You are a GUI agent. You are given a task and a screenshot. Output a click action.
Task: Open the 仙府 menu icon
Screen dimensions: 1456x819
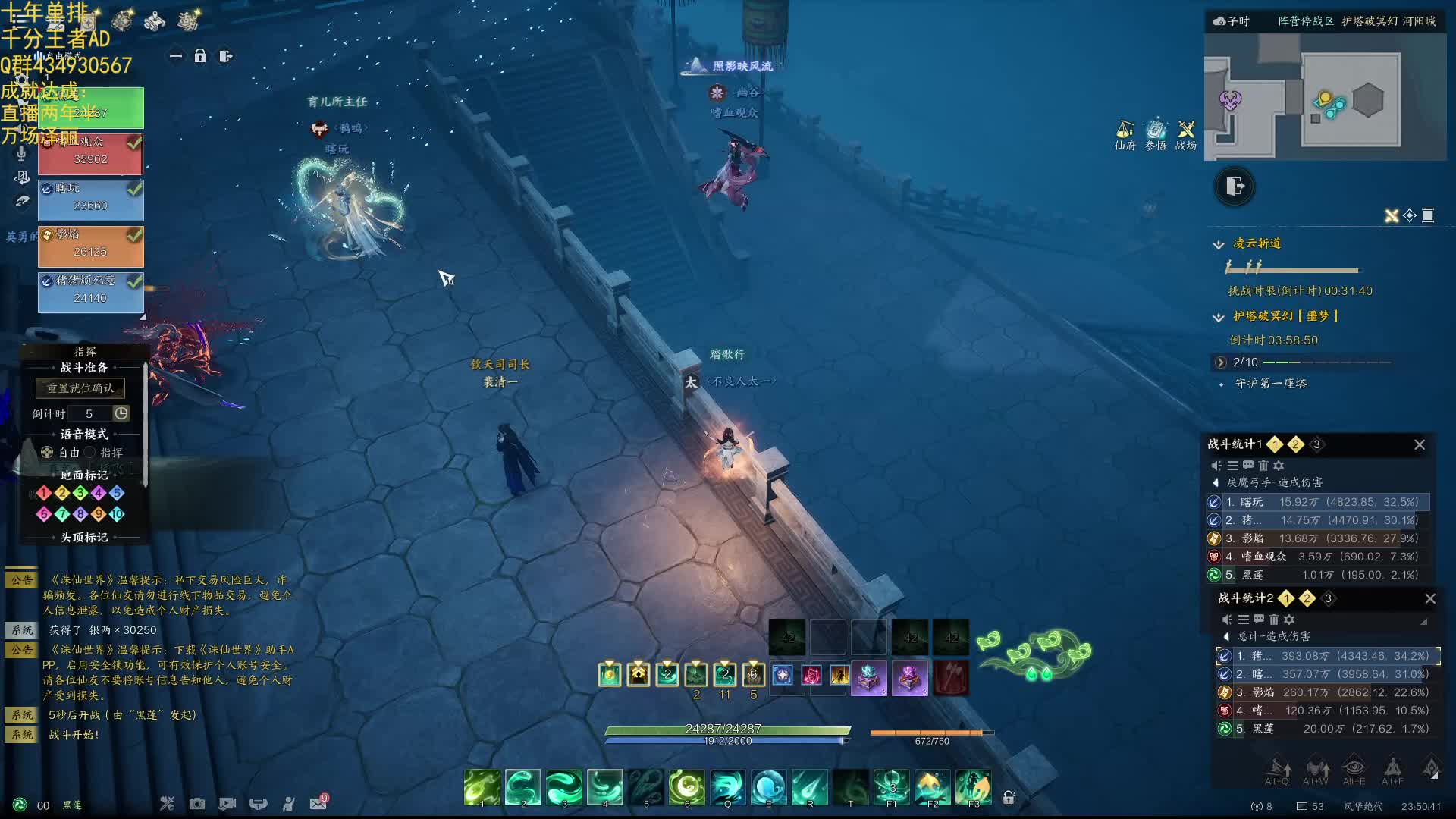(x=1125, y=135)
